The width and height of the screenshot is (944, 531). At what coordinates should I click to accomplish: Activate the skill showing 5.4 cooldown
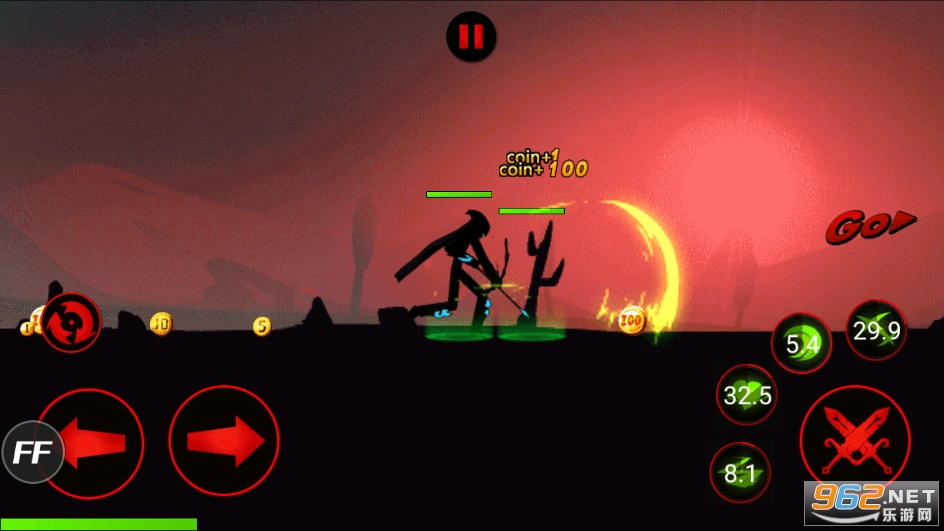point(802,345)
